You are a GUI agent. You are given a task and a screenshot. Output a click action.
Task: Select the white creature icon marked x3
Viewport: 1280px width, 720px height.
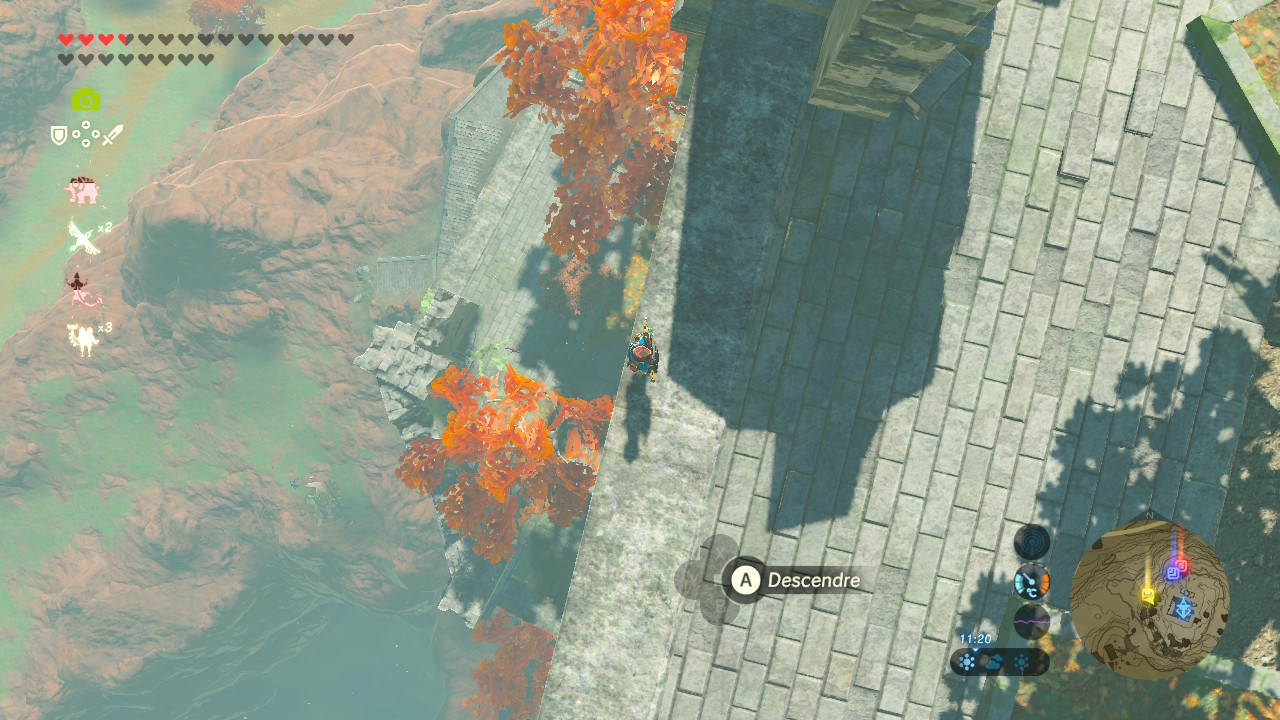click(x=84, y=339)
